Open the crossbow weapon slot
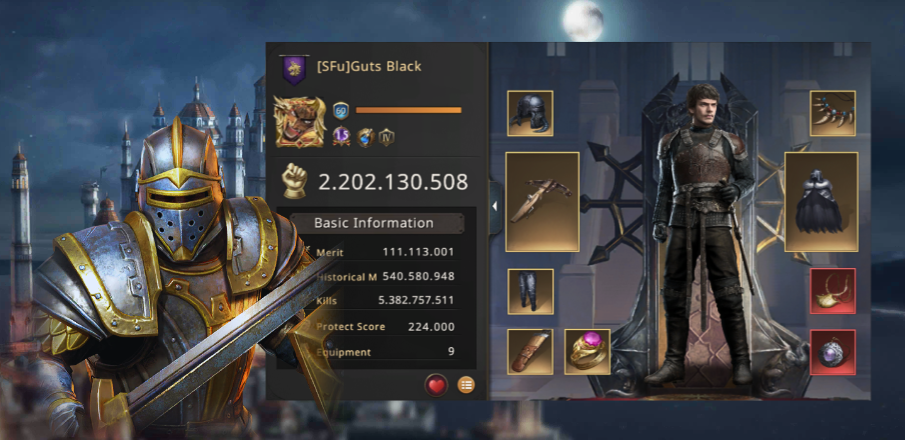 pos(542,202)
